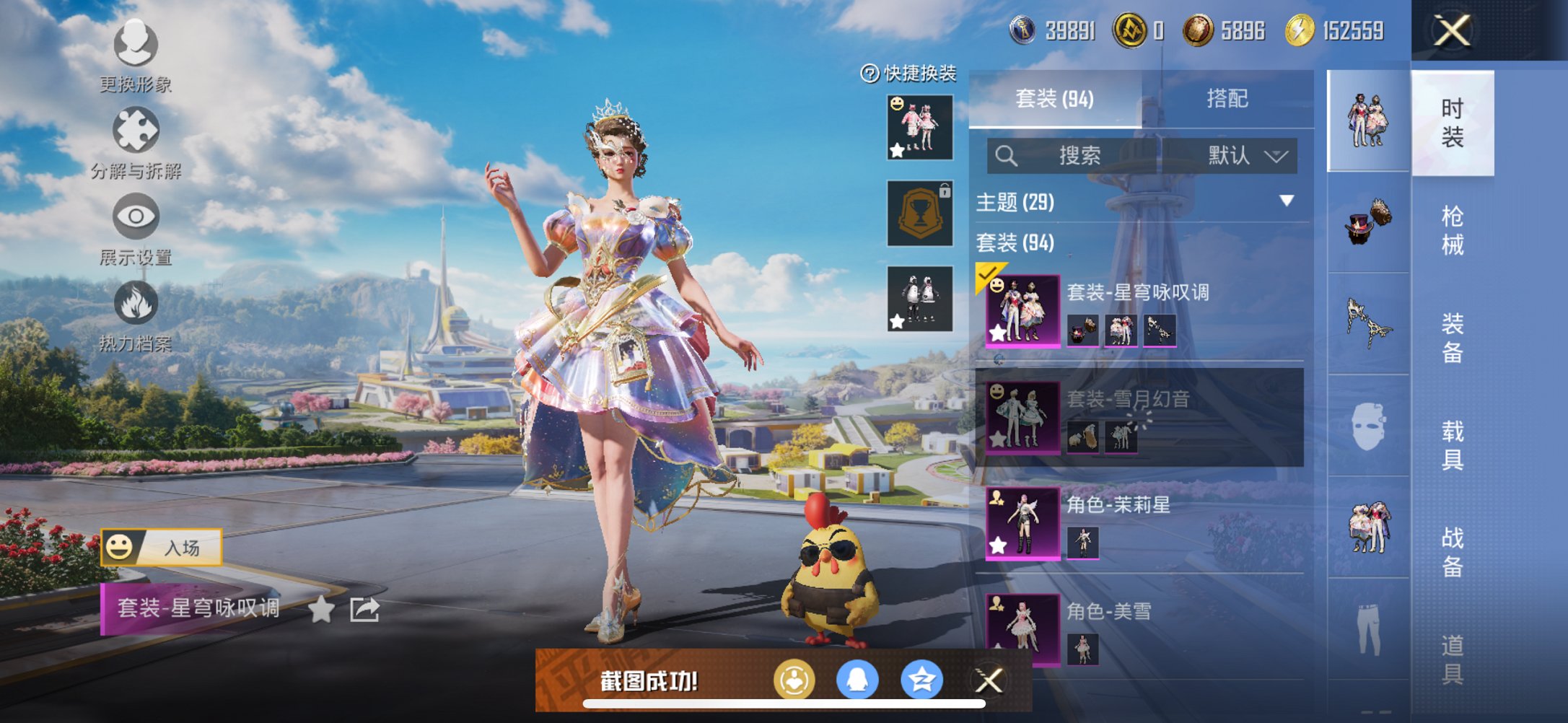Image resolution: width=1568 pixels, height=723 pixels.
Task: Share the outfit using the arrow icon
Action: click(x=364, y=610)
